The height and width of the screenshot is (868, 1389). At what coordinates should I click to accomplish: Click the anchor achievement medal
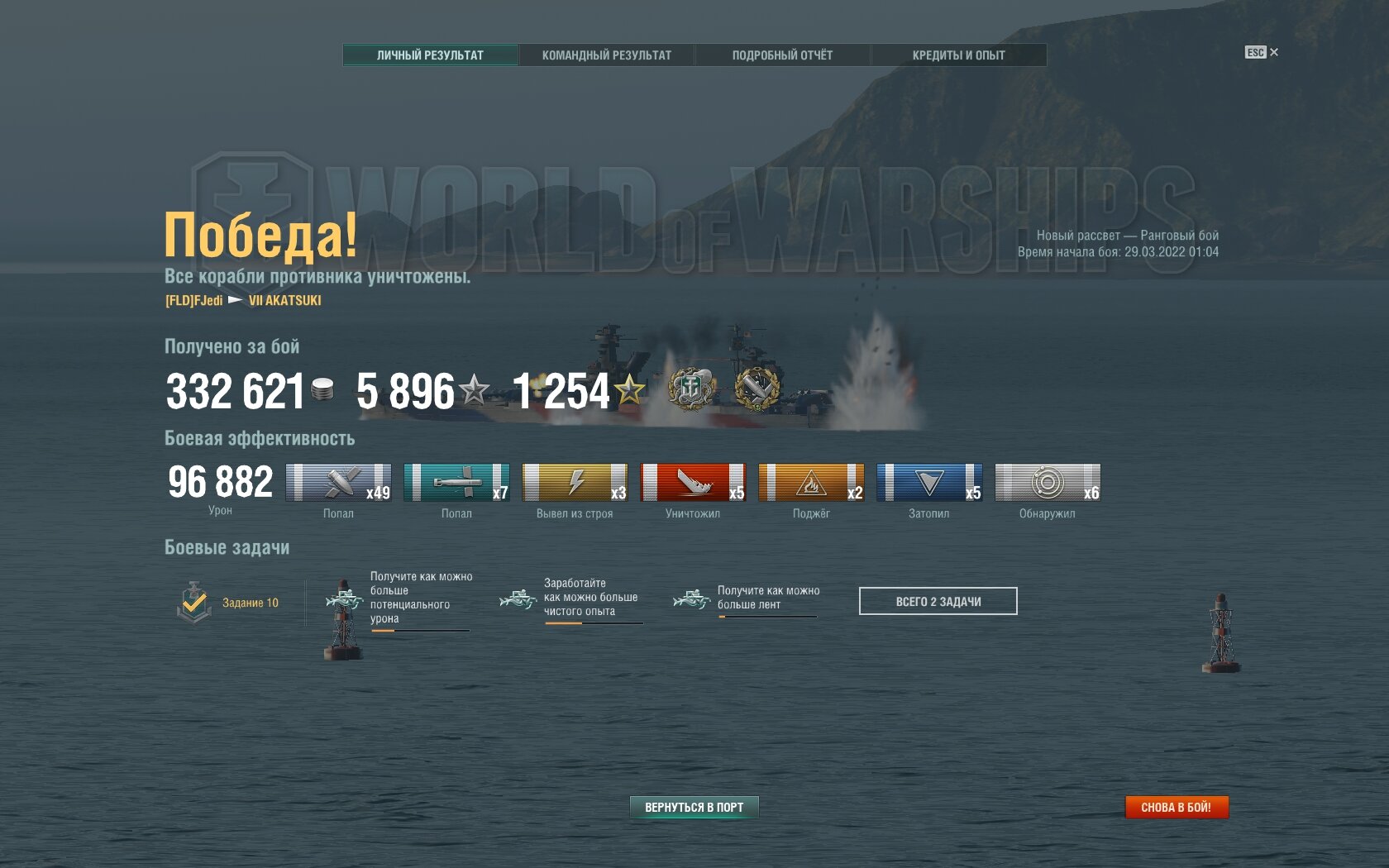[x=690, y=389]
